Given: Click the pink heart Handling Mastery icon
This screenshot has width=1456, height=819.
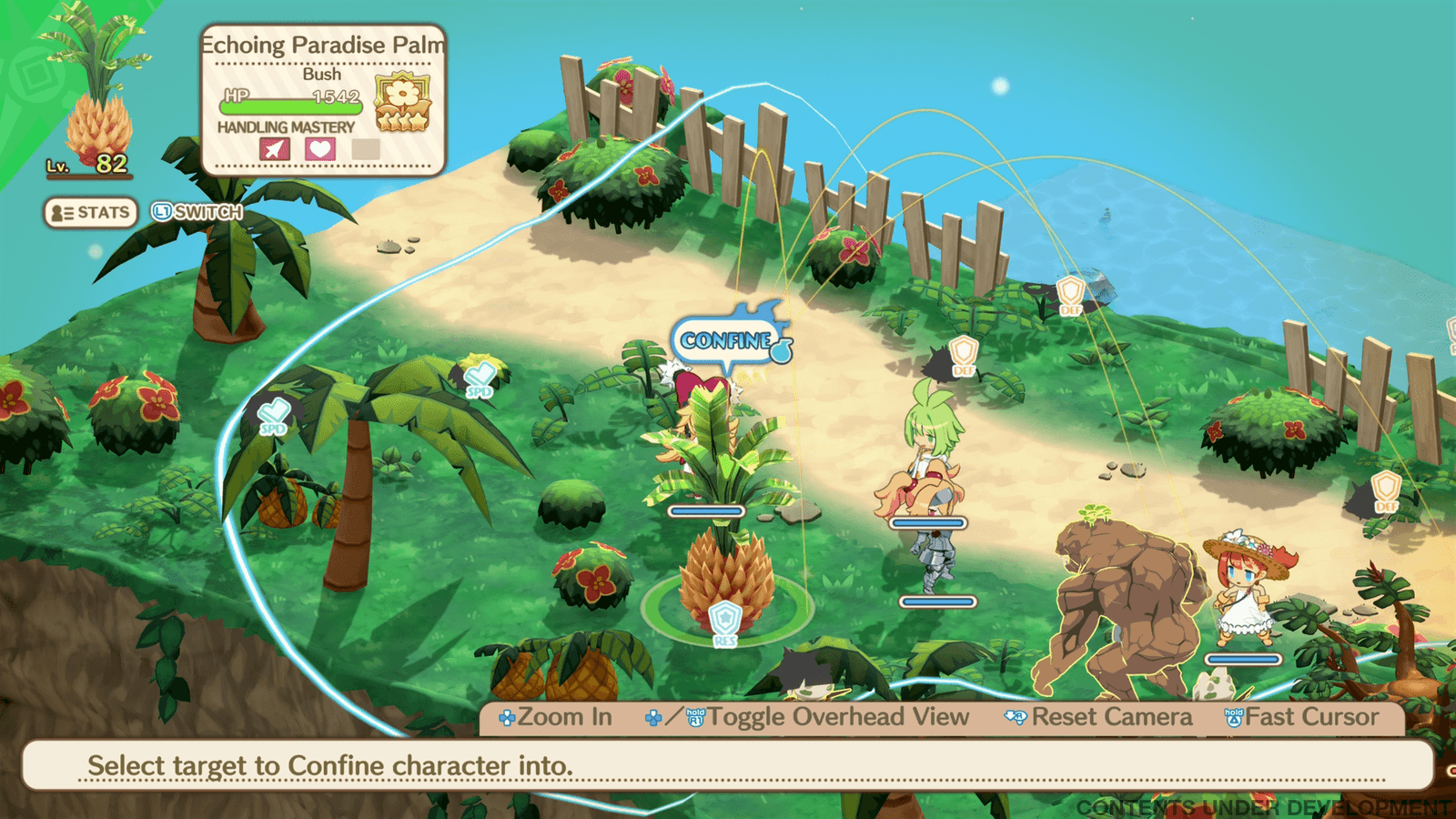Looking at the screenshot, I should coord(319,148).
